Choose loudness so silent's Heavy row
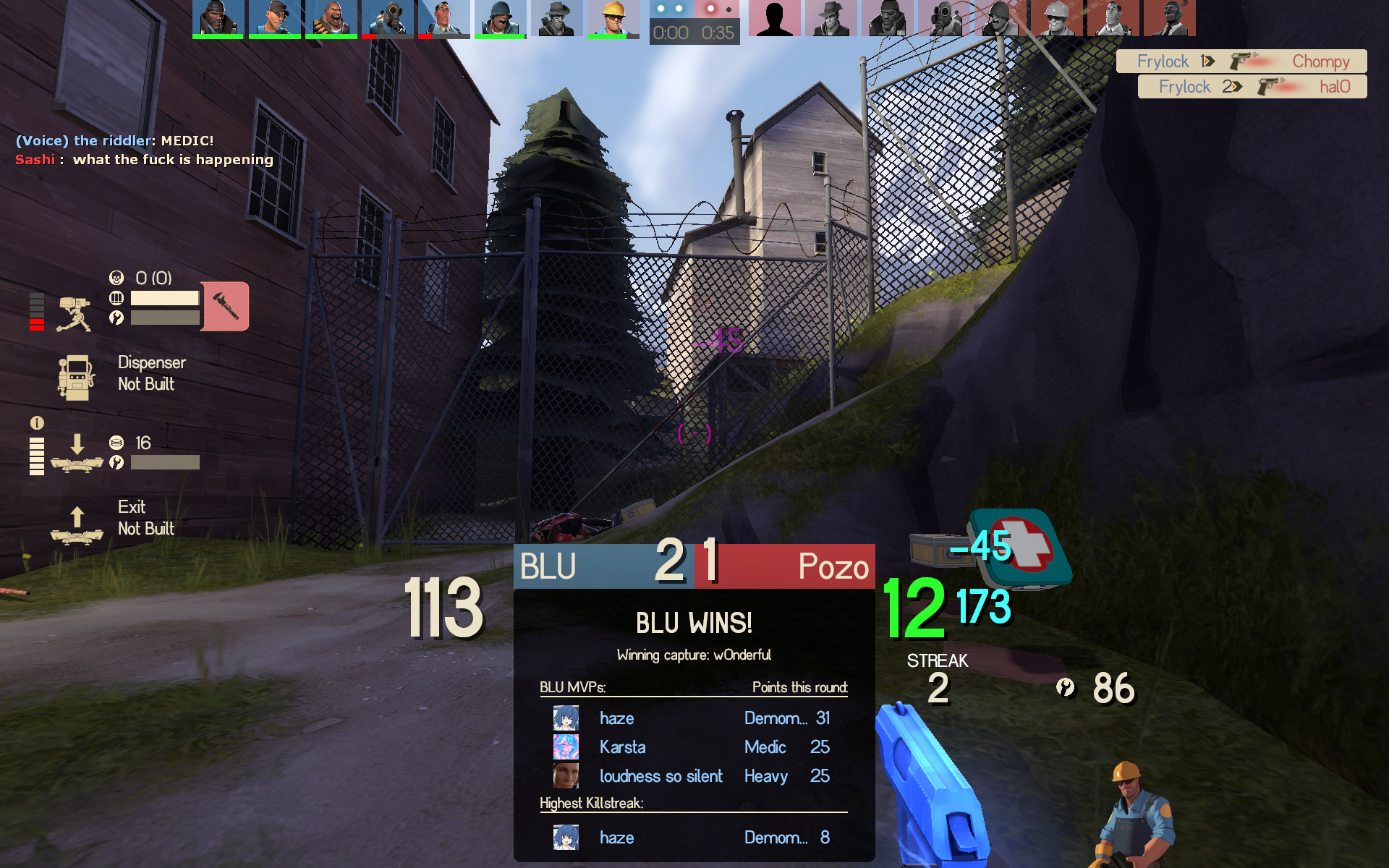Image resolution: width=1389 pixels, height=868 pixels. (693, 776)
